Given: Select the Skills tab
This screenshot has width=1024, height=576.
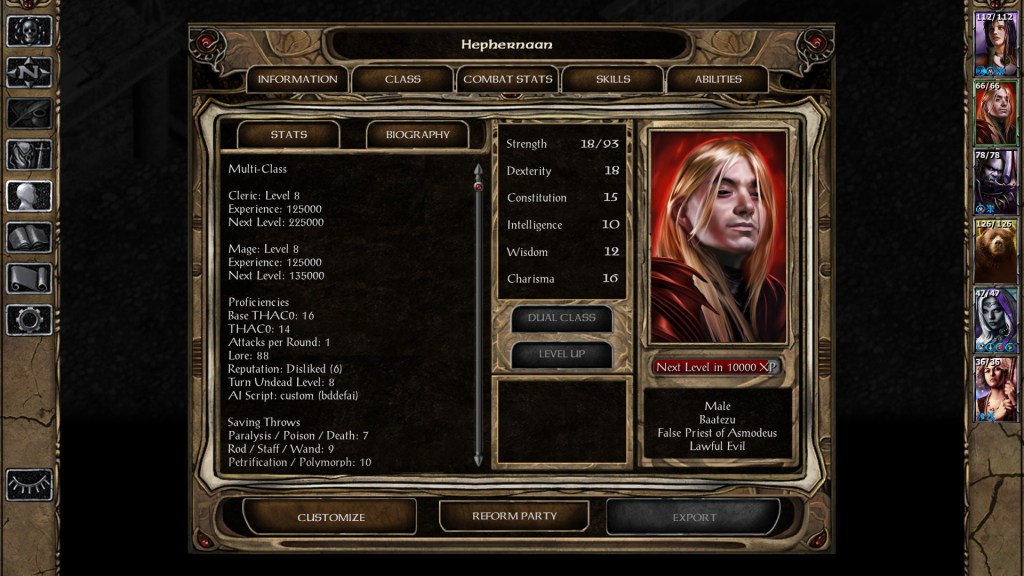Looking at the screenshot, I should coord(613,79).
